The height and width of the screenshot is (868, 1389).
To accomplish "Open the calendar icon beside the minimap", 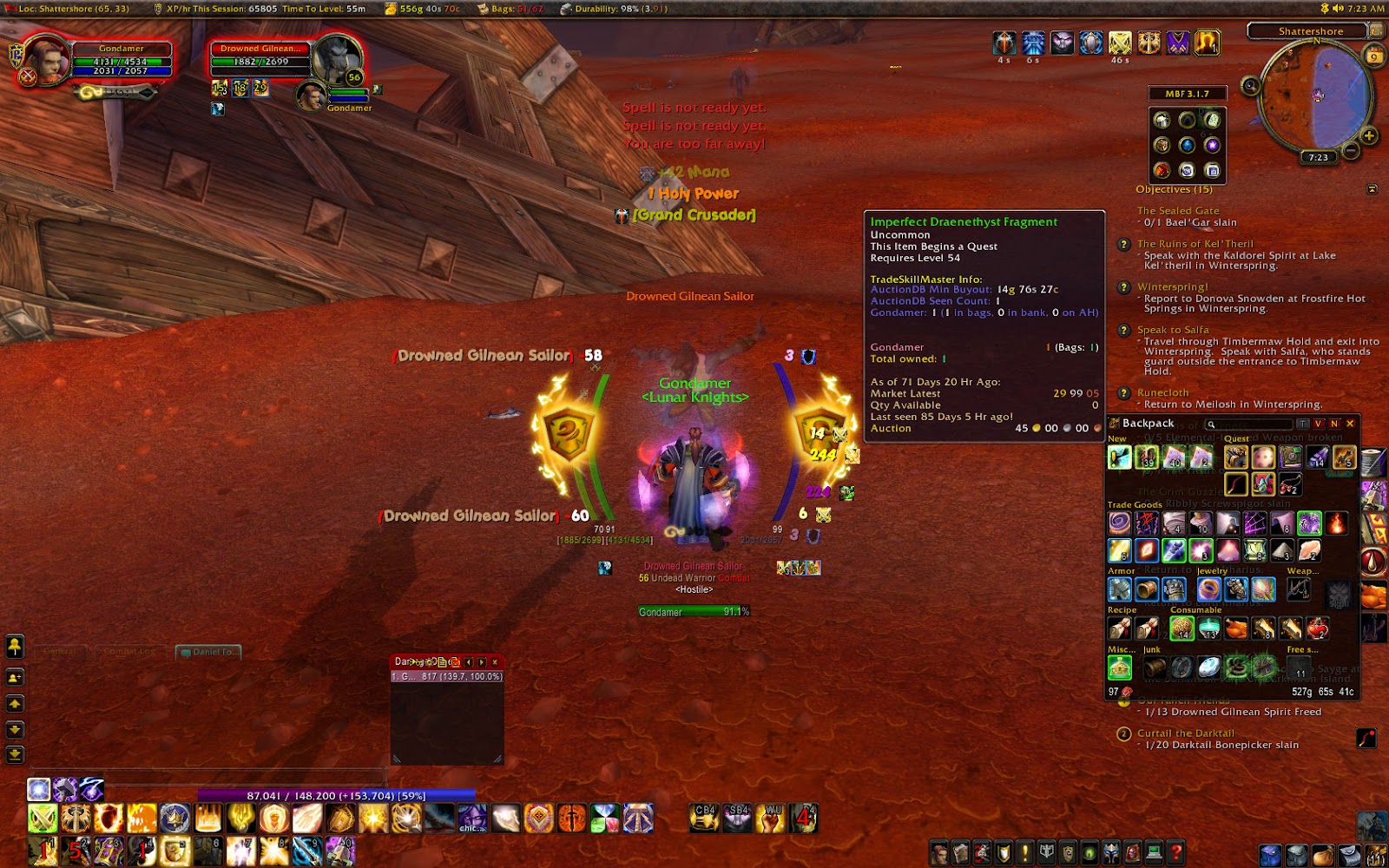I will point(1375,56).
